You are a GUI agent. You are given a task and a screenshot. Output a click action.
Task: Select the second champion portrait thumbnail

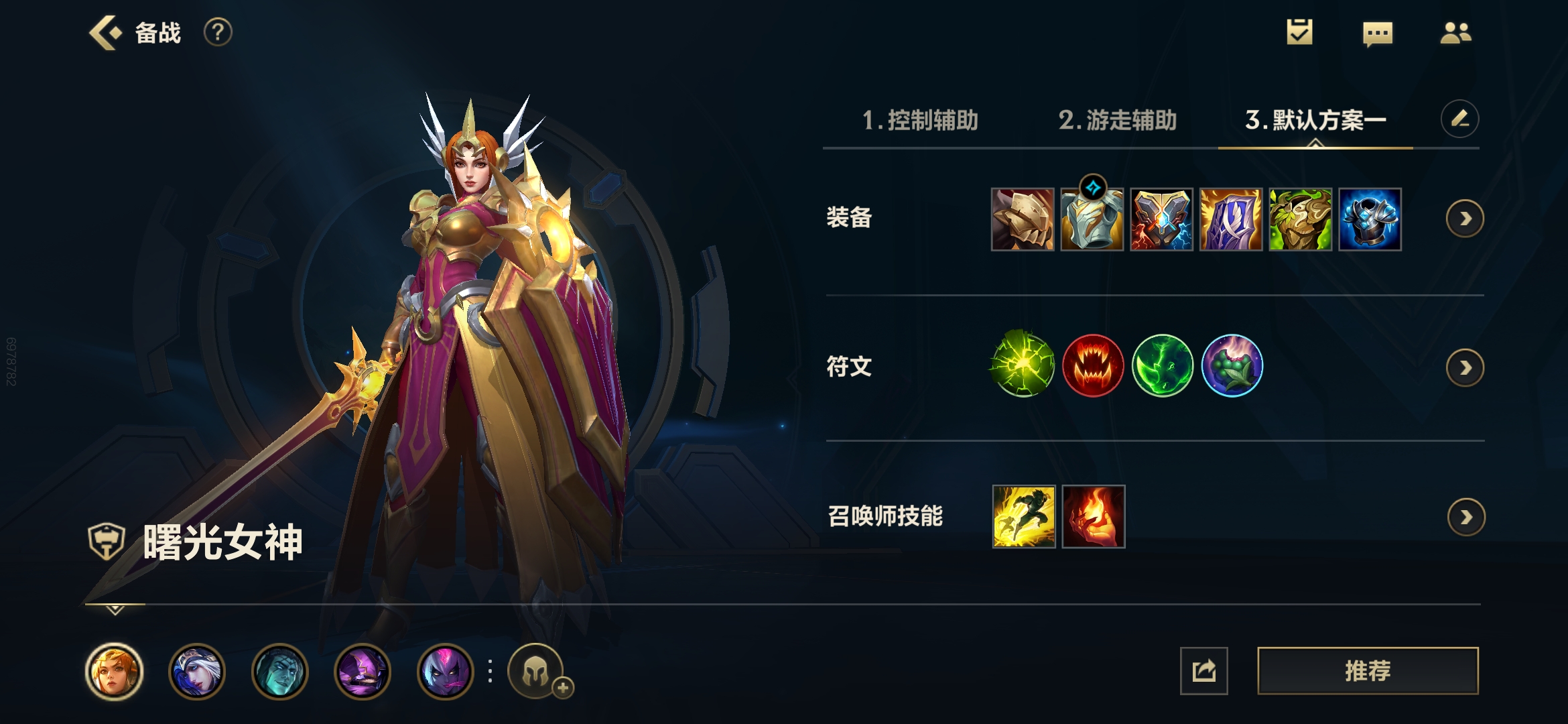[x=197, y=671]
